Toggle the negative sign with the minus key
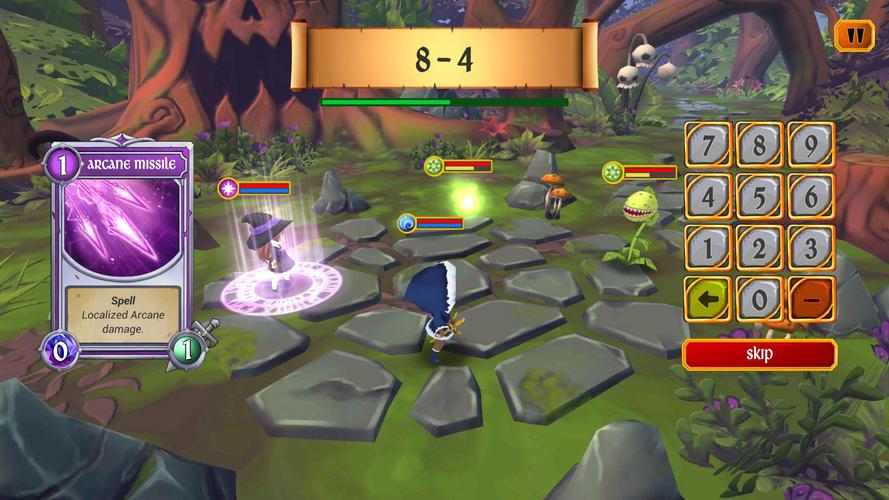Viewport: 889px width, 500px height. coord(811,299)
